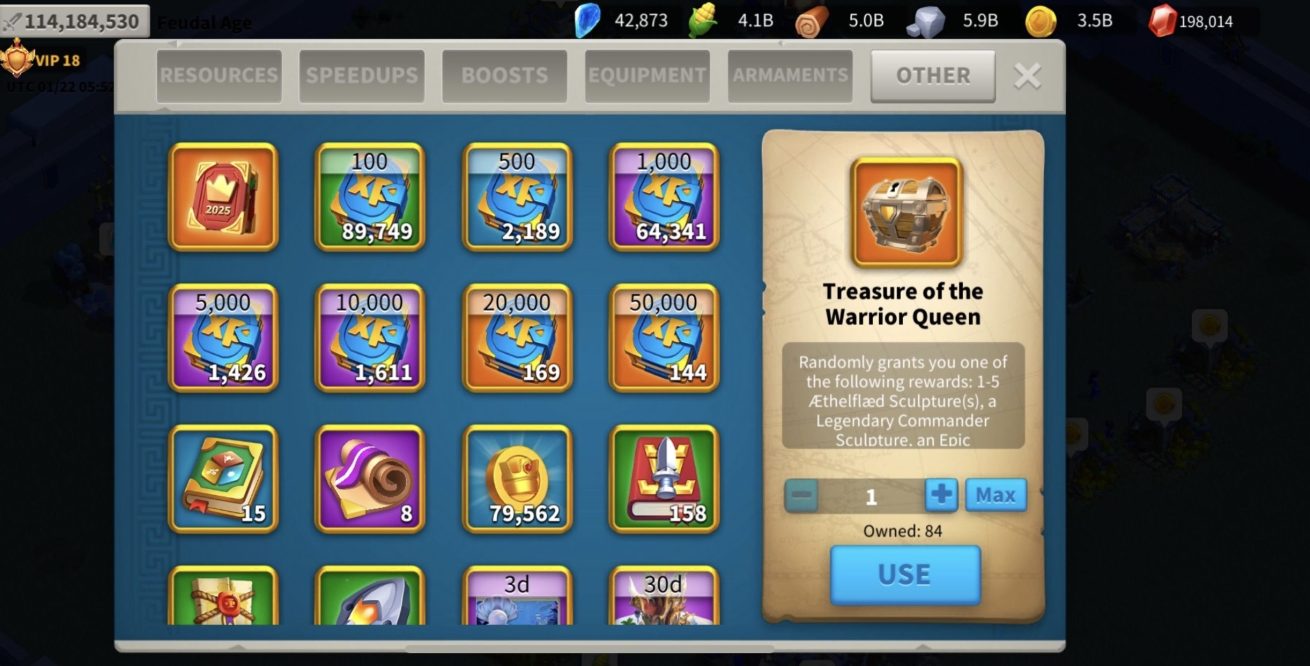Set quantity to Max
This screenshot has width=1310, height=666.
(x=995, y=495)
